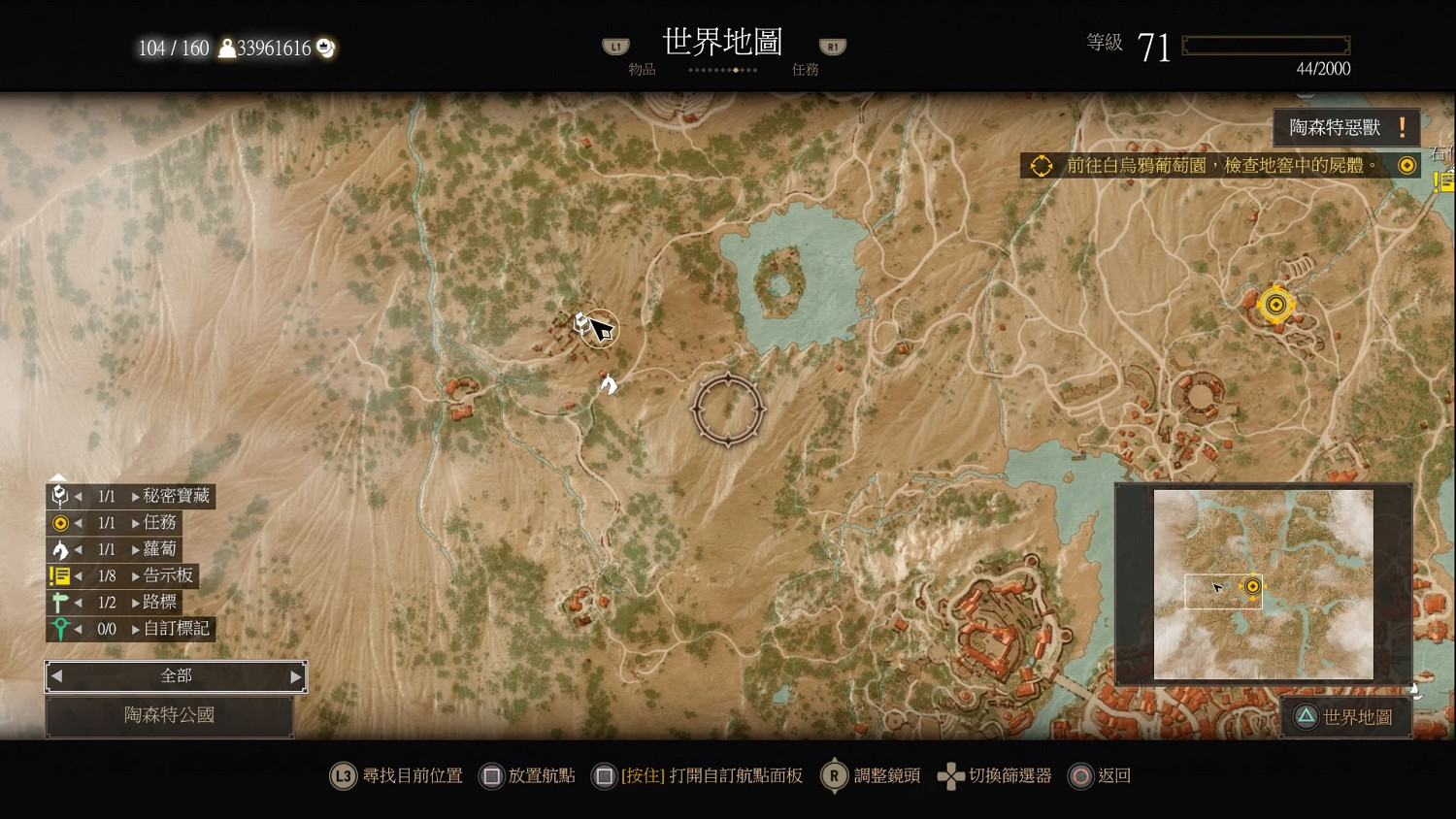Open the previous filter with the 全部 left arrow
1456x819 pixels.
tap(56, 676)
